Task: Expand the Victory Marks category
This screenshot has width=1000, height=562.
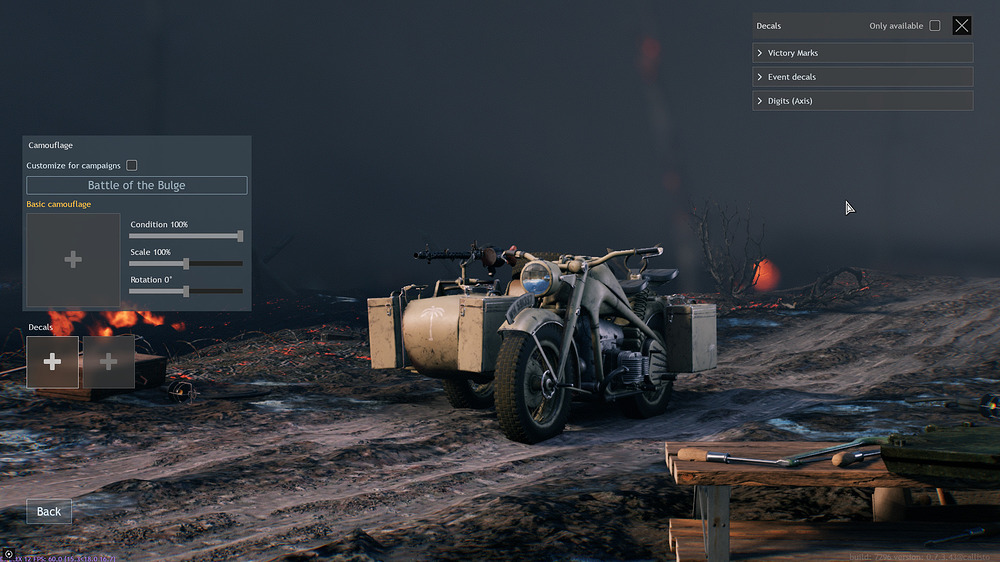Action: click(862, 53)
